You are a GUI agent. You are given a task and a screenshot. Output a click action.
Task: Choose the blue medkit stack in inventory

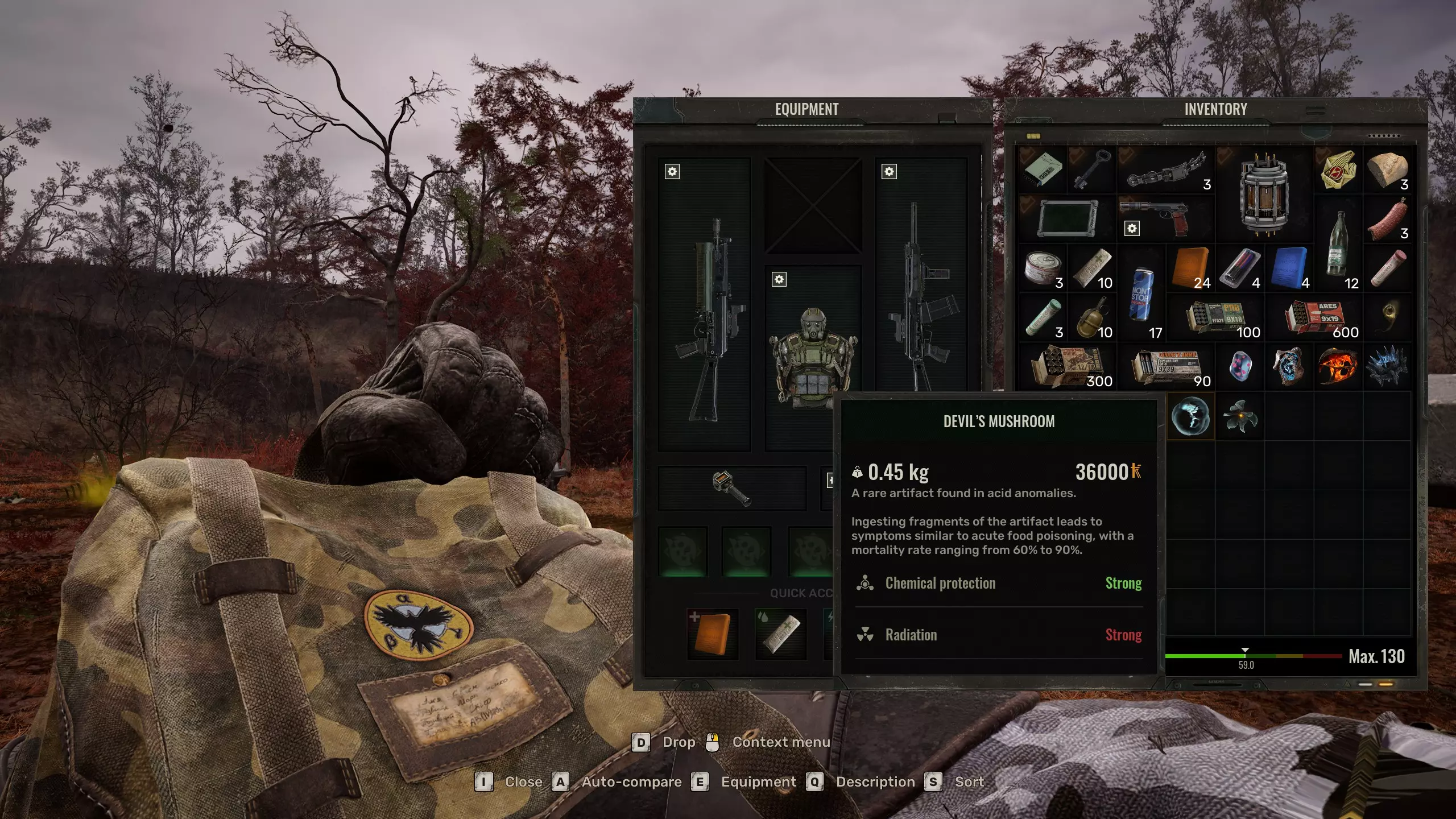(1289, 267)
